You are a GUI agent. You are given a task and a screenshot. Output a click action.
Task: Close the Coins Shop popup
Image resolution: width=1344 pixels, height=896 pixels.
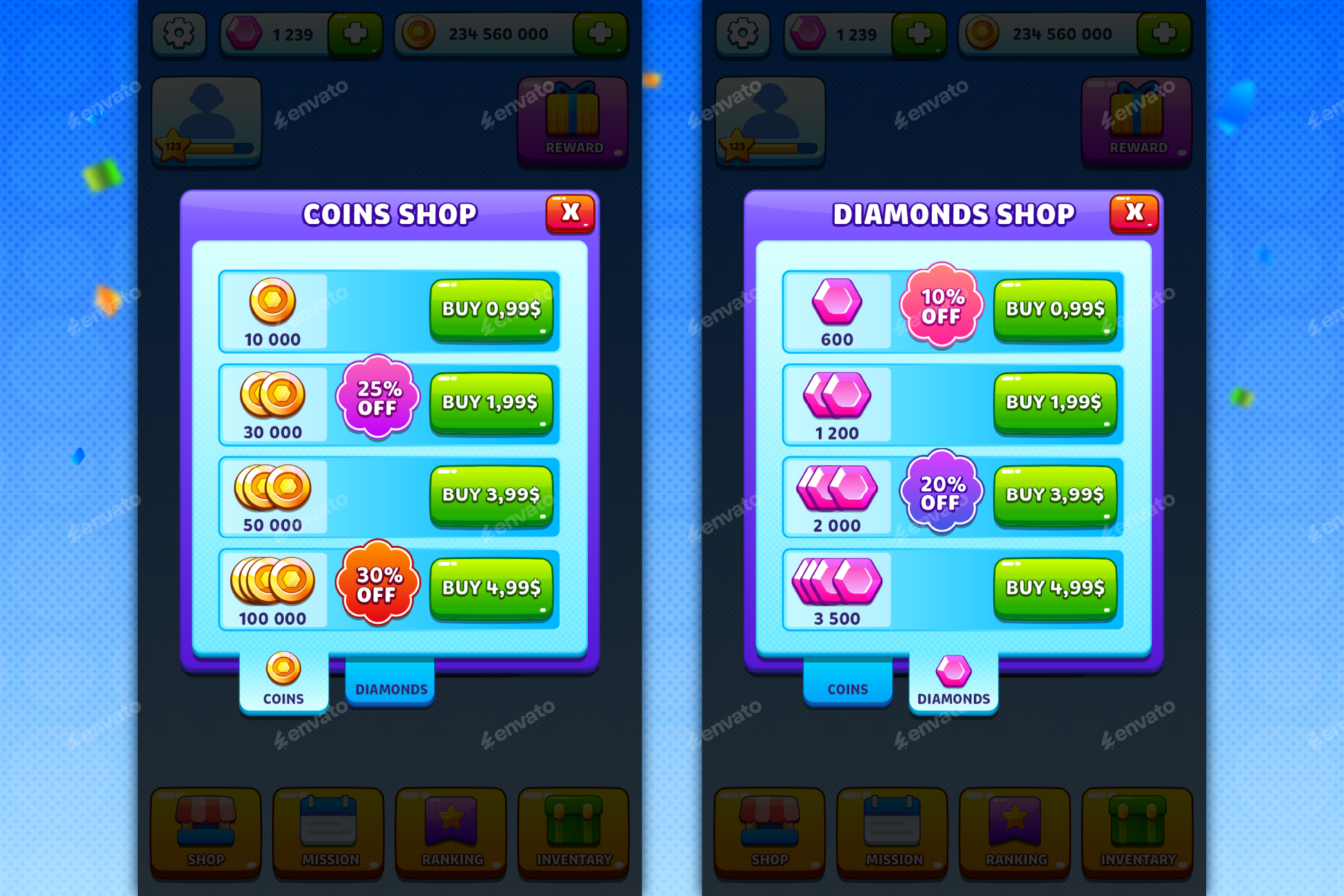570,213
